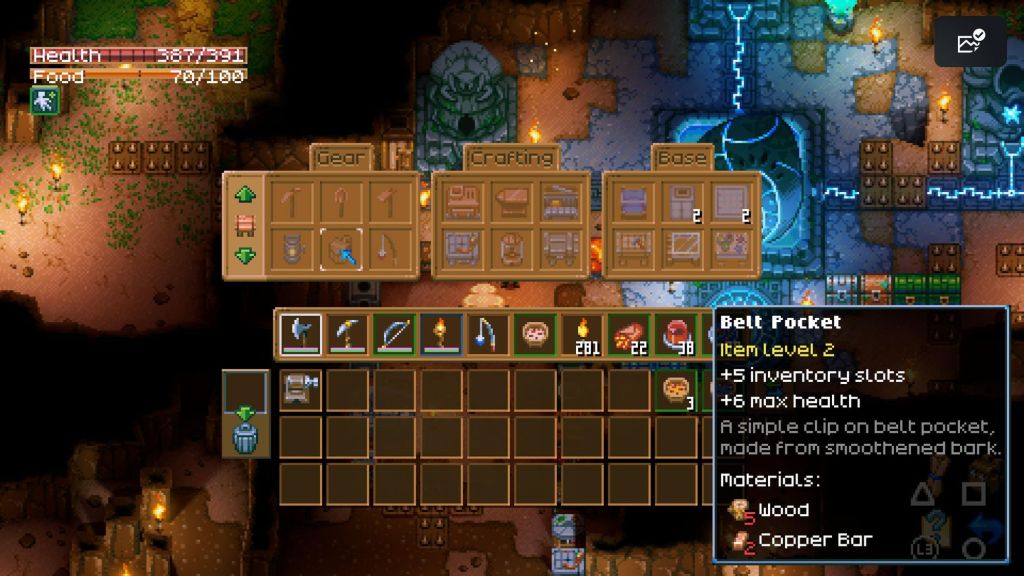Select the chest recipe in Base panel
Screen dimensions: 1024x576
(x=632, y=201)
